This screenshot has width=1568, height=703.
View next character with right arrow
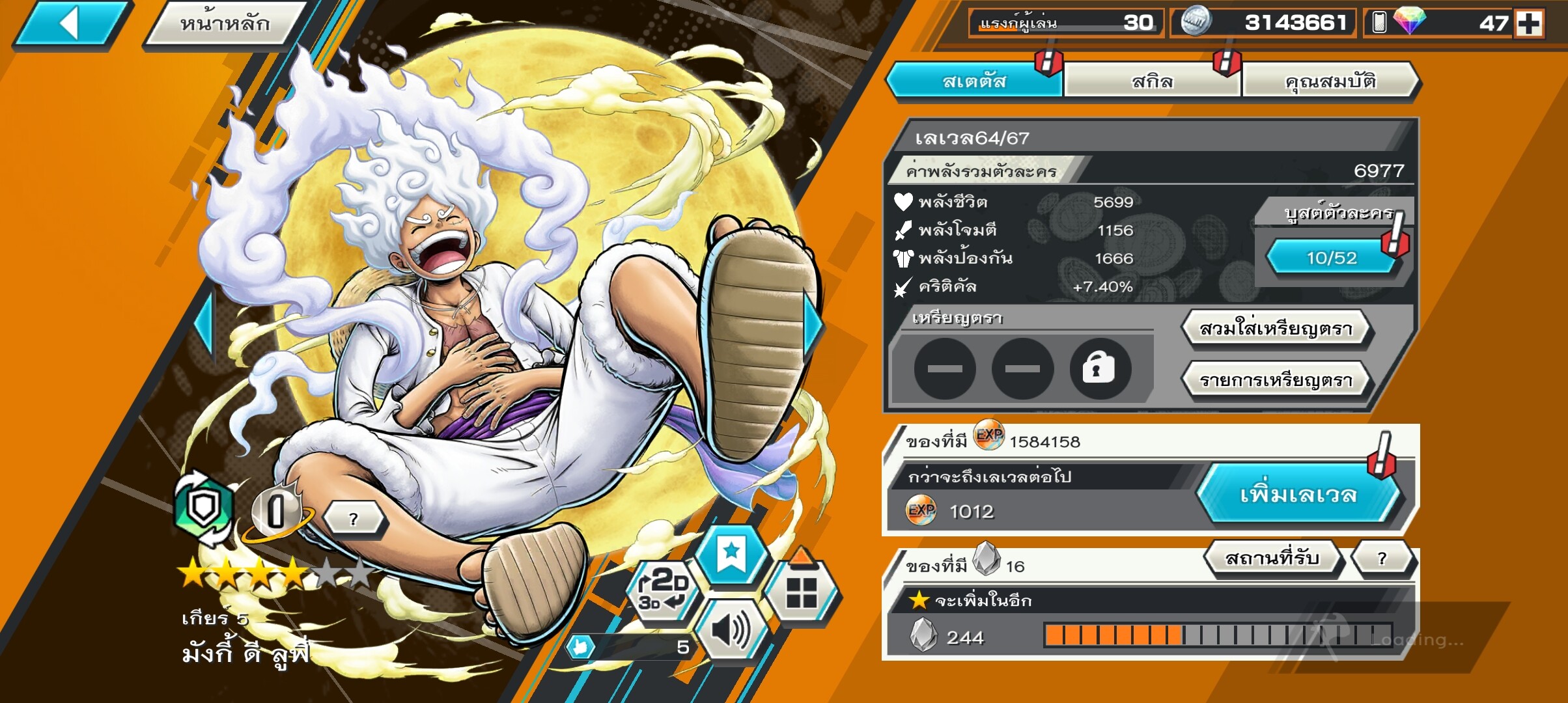coord(812,325)
